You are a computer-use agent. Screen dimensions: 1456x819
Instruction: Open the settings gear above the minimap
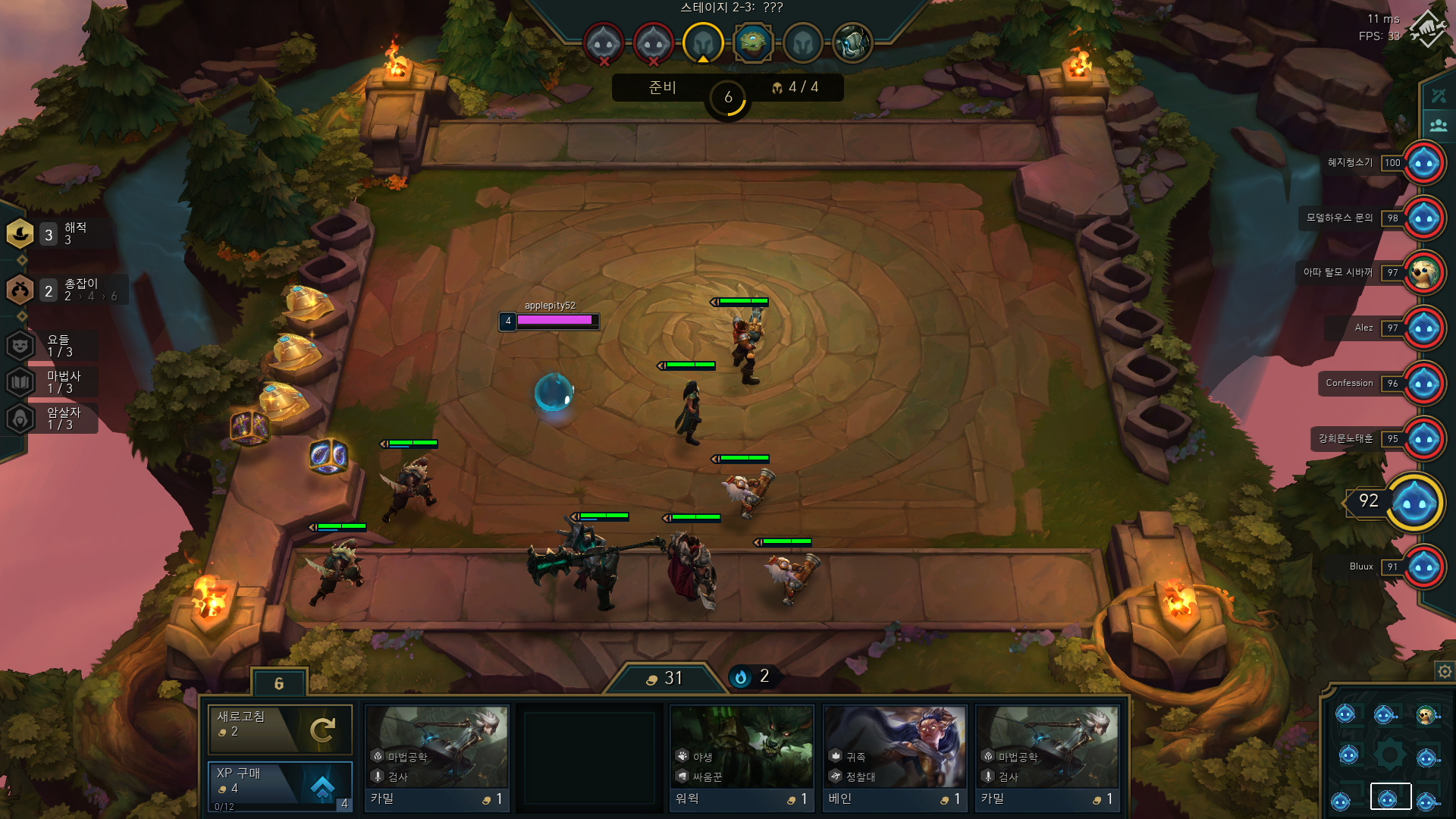1444,671
